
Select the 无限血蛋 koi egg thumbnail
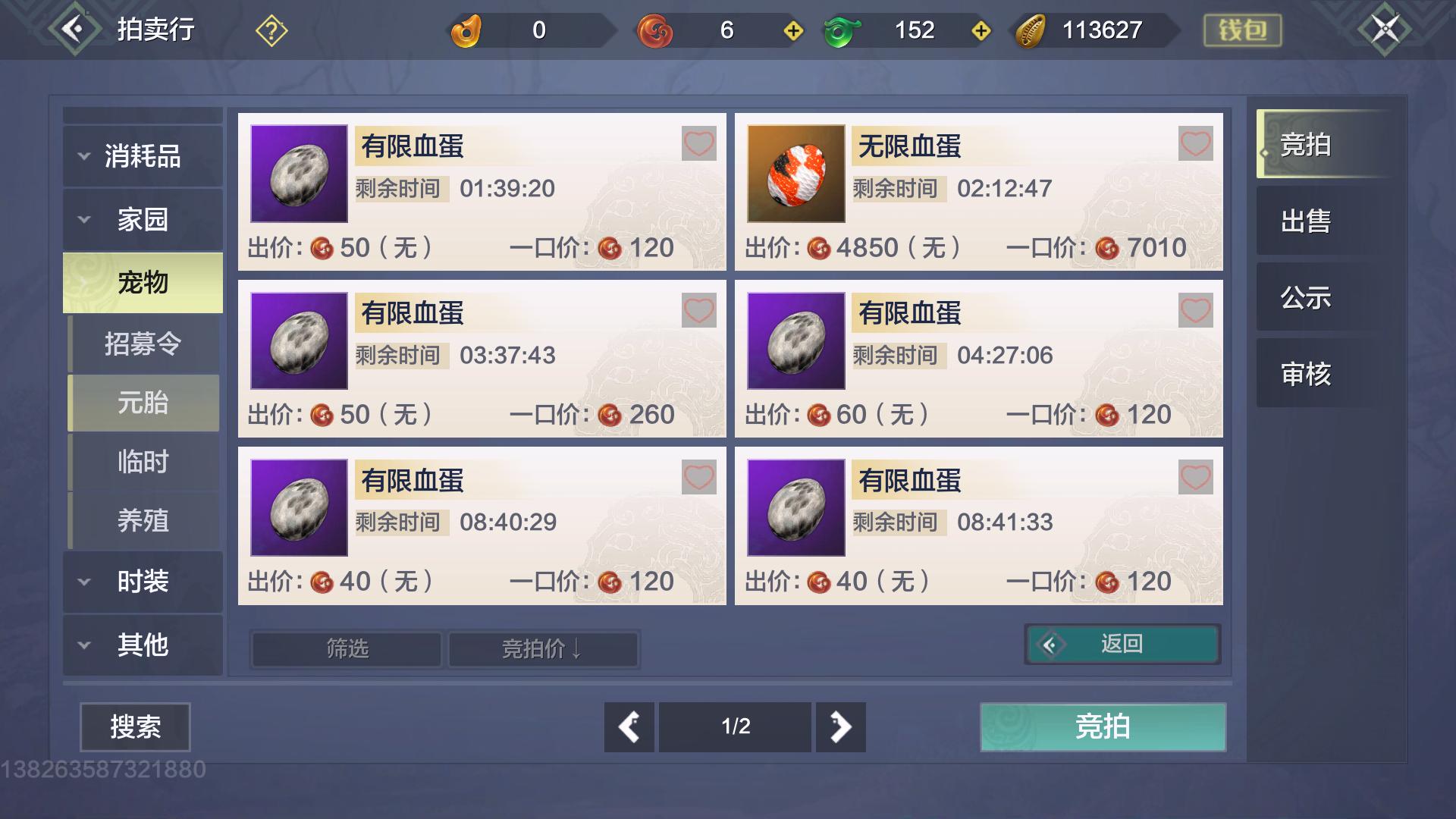[x=795, y=173]
